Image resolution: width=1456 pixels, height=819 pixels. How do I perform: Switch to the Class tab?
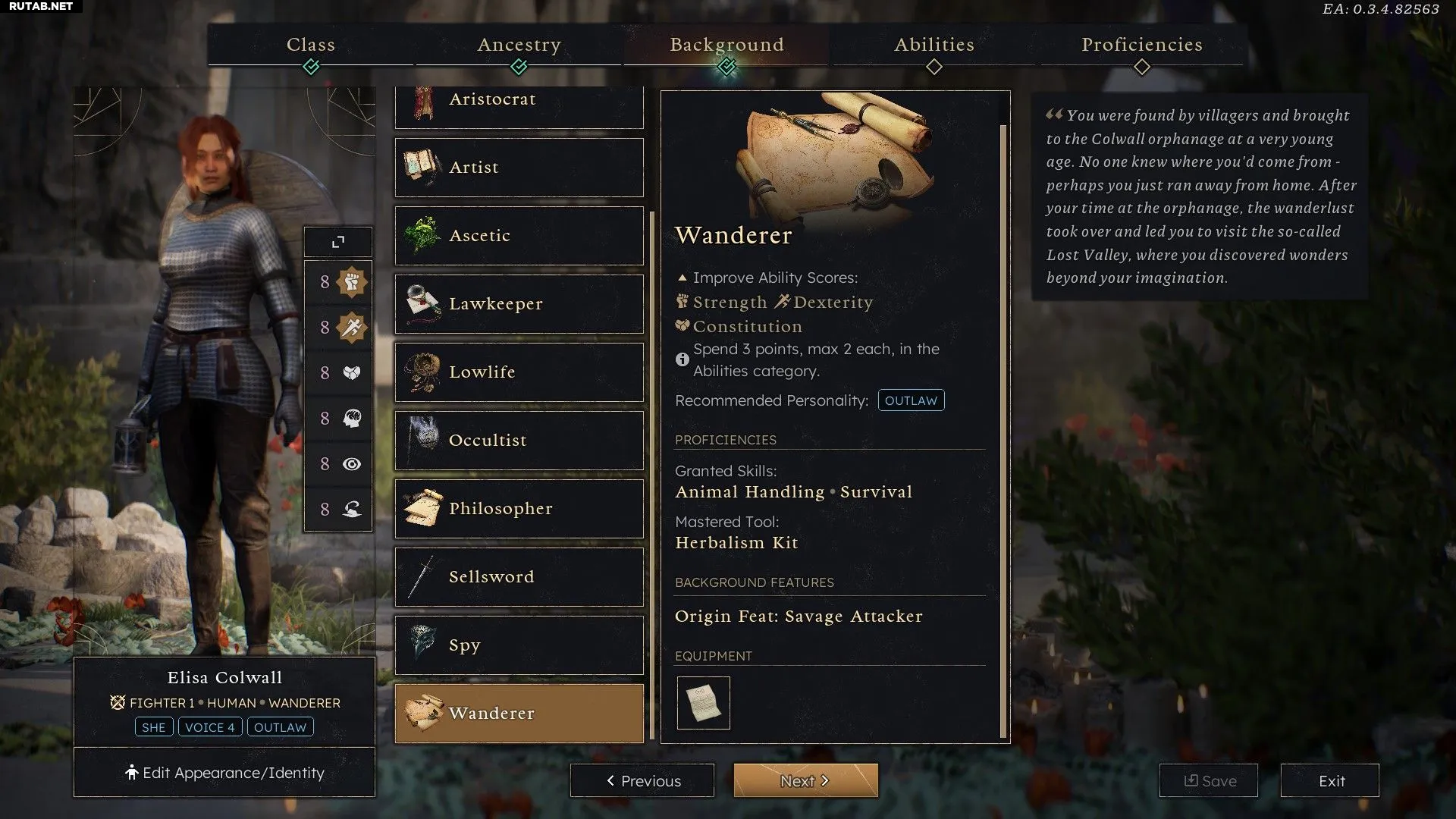(311, 45)
